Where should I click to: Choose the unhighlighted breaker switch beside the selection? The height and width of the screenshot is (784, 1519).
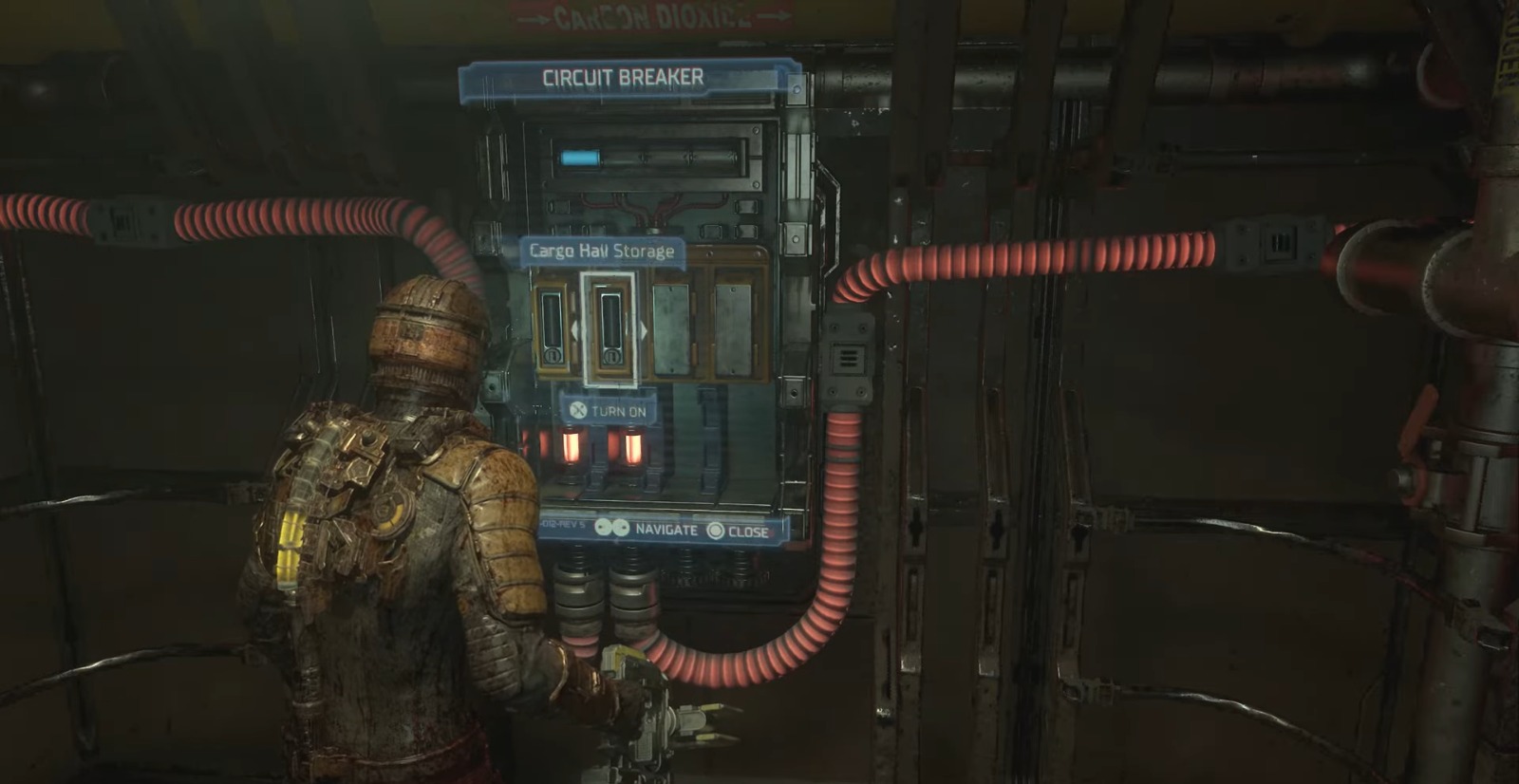(553, 328)
